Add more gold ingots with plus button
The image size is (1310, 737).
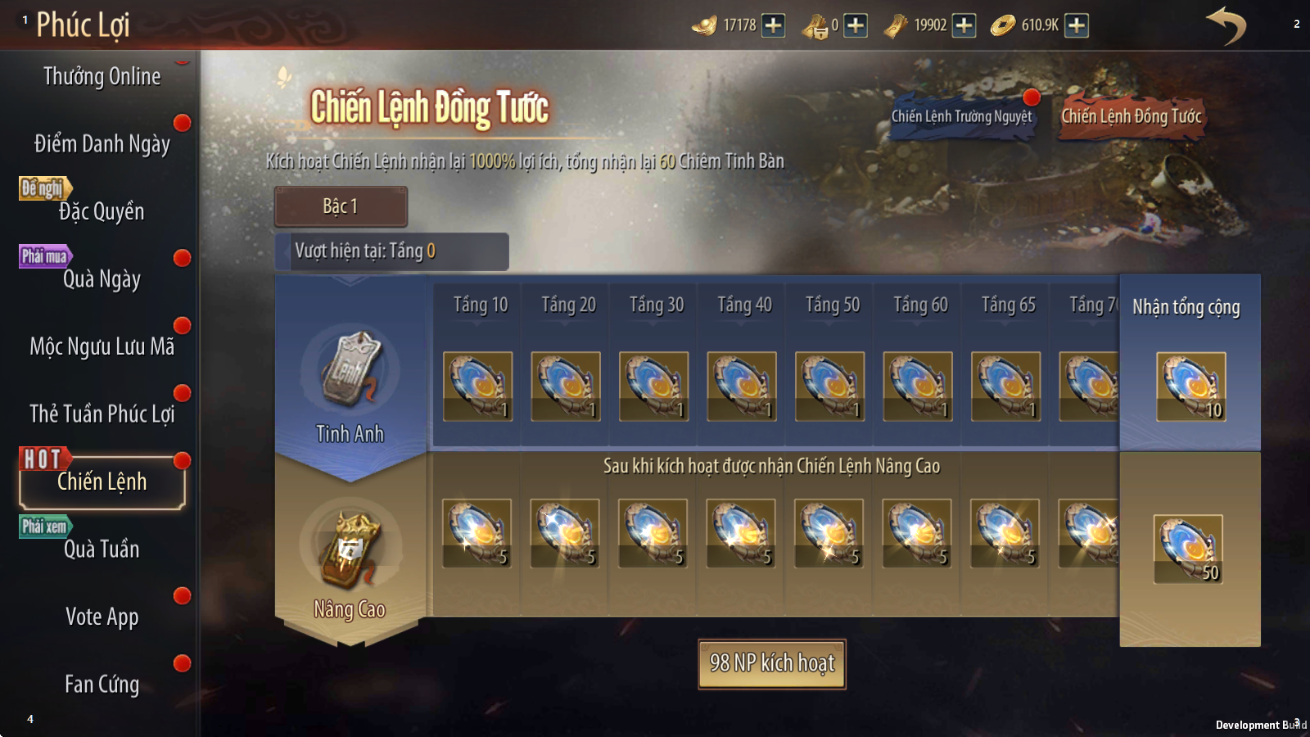point(773,25)
